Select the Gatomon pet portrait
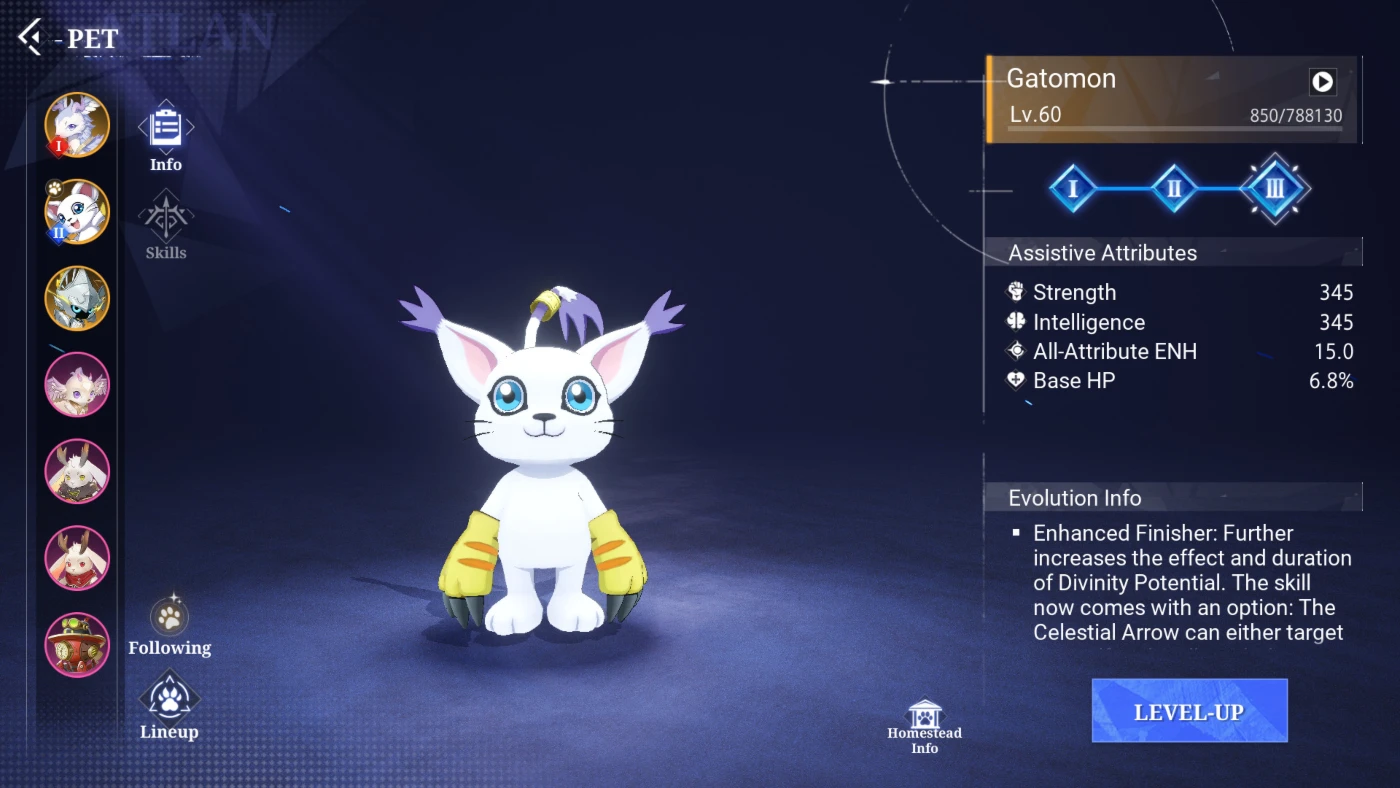 click(x=77, y=212)
